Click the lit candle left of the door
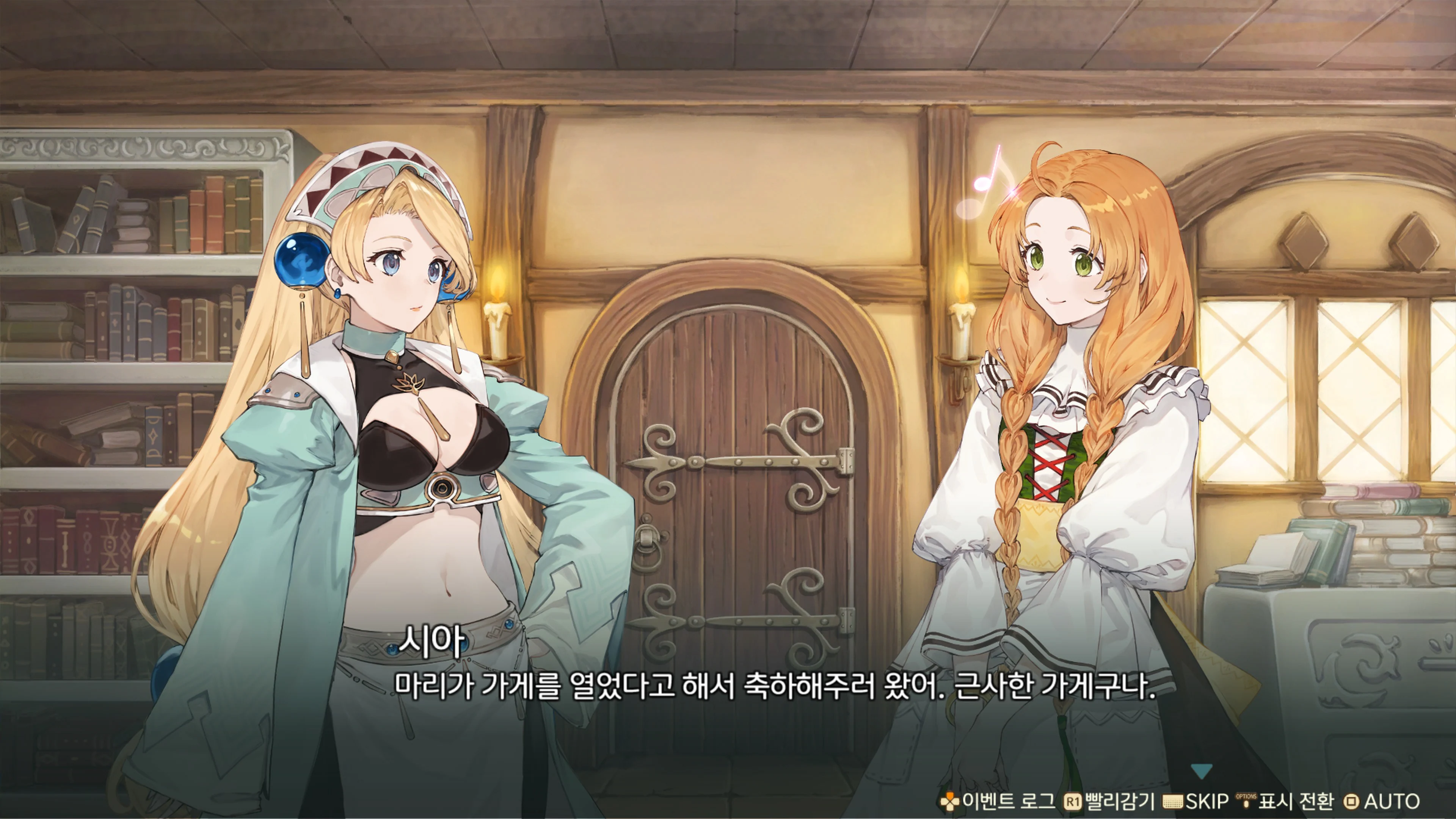The width and height of the screenshot is (1456, 819). coord(499,328)
